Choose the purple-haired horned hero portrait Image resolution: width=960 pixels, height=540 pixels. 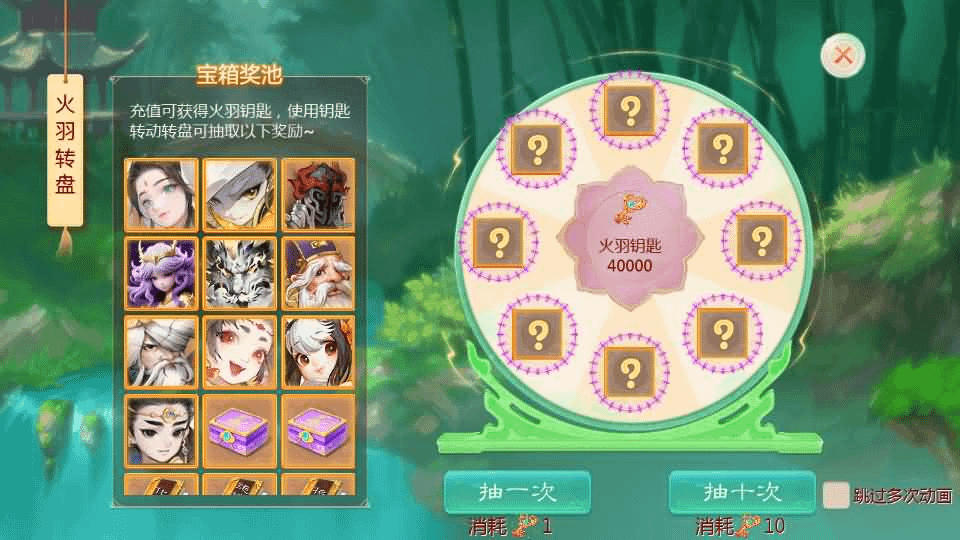coord(161,273)
